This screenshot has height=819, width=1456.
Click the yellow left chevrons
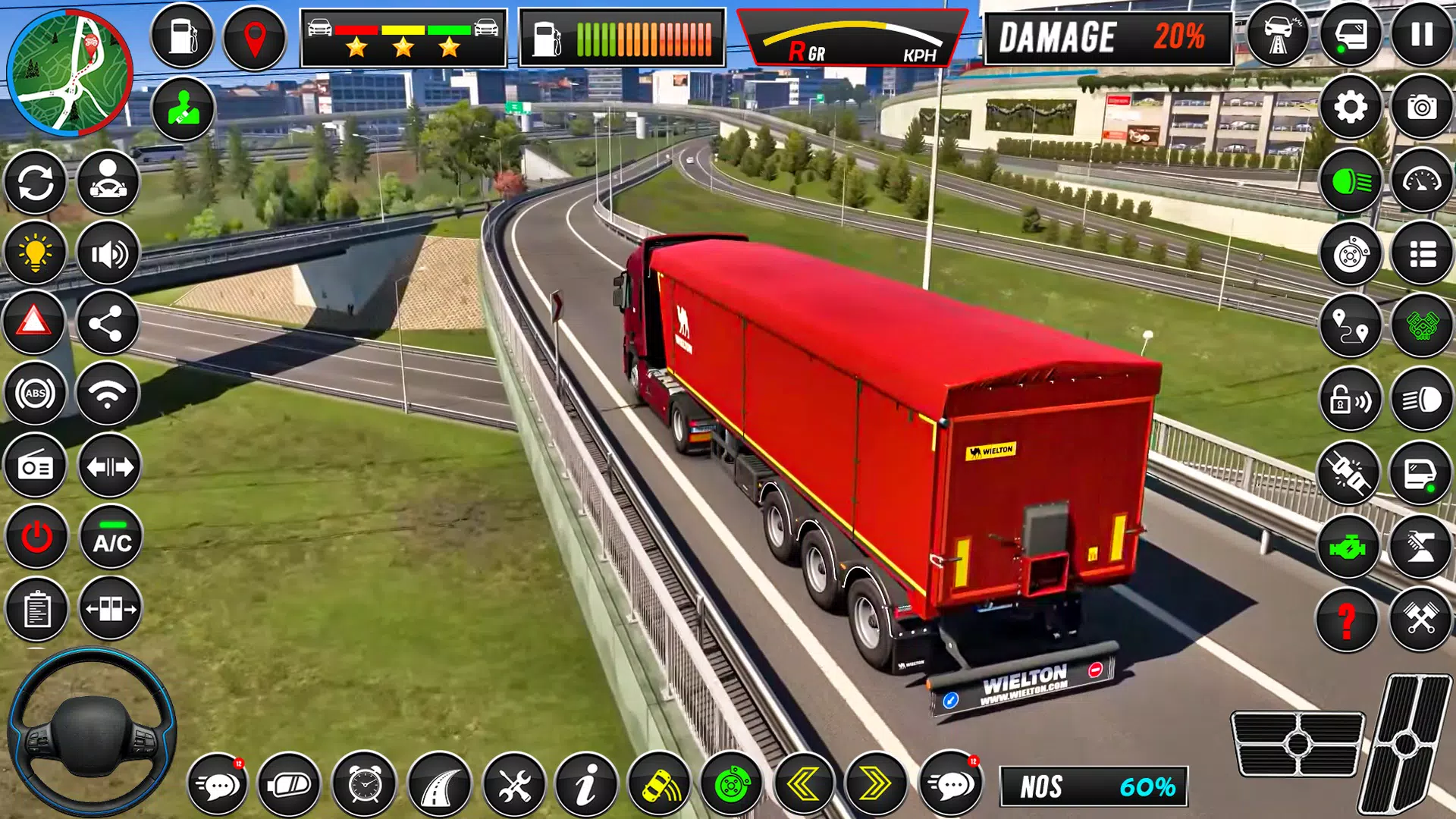pyautogui.click(x=802, y=785)
